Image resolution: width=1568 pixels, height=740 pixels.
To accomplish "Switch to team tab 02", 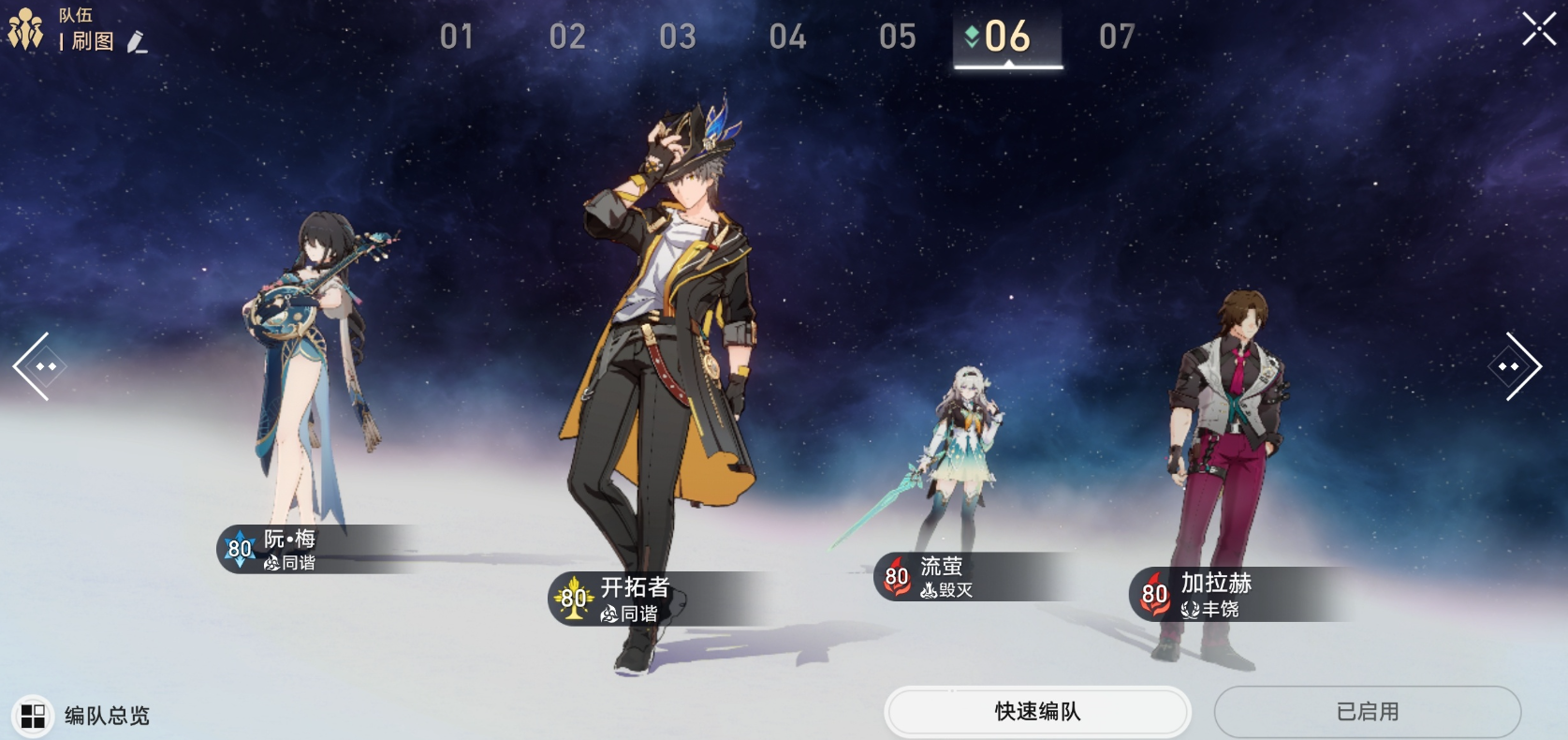I will point(567,37).
